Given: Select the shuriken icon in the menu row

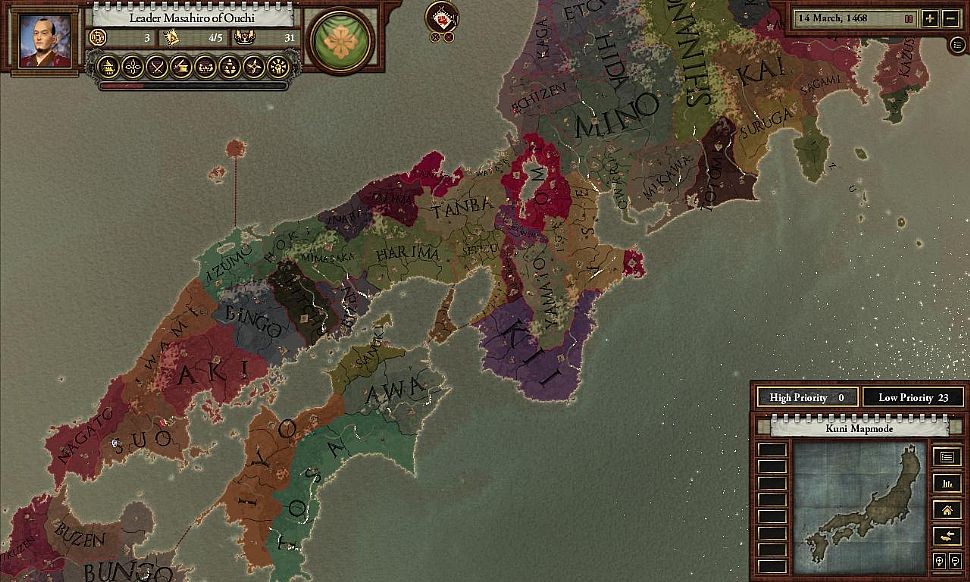Looking at the screenshot, I should [254, 67].
